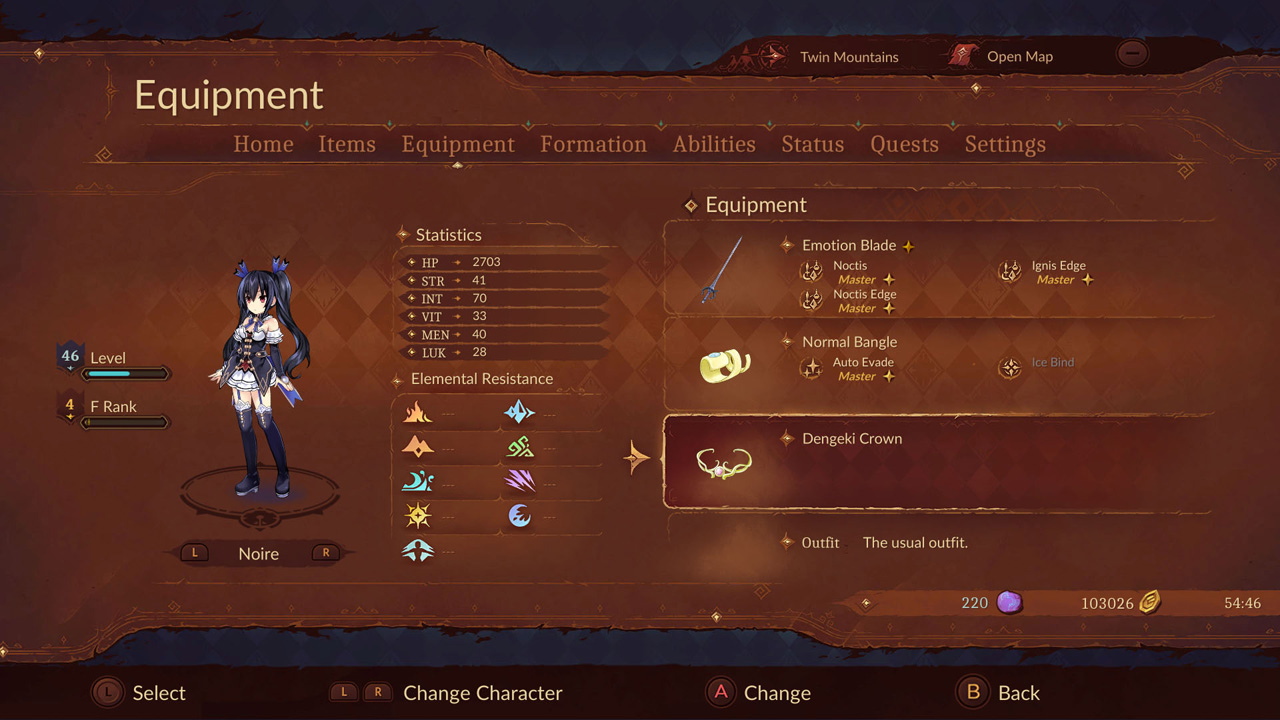Switch to the Formation tab
1280x720 pixels.
(593, 144)
